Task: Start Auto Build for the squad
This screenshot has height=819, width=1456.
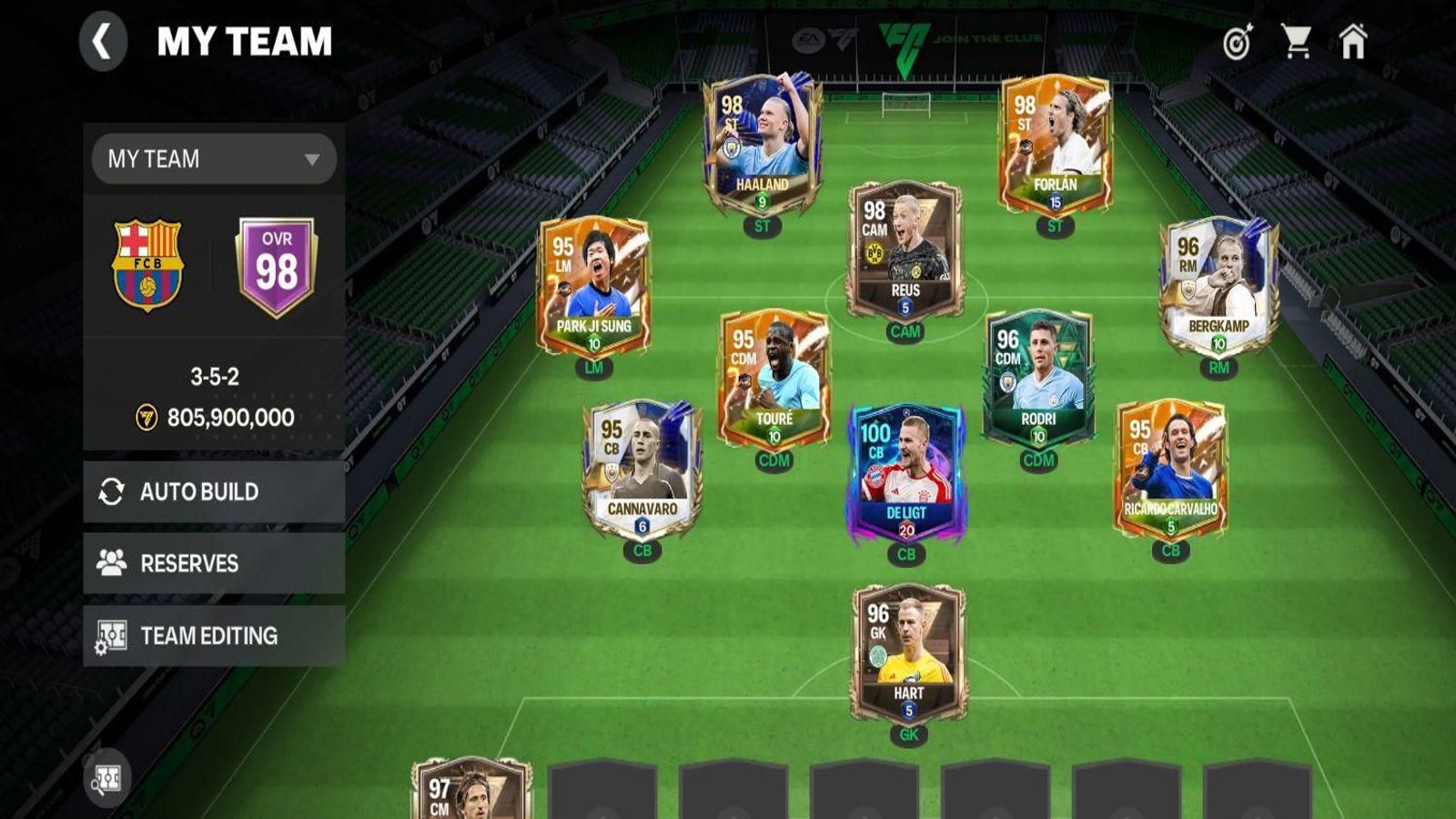Action: tap(214, 491)
